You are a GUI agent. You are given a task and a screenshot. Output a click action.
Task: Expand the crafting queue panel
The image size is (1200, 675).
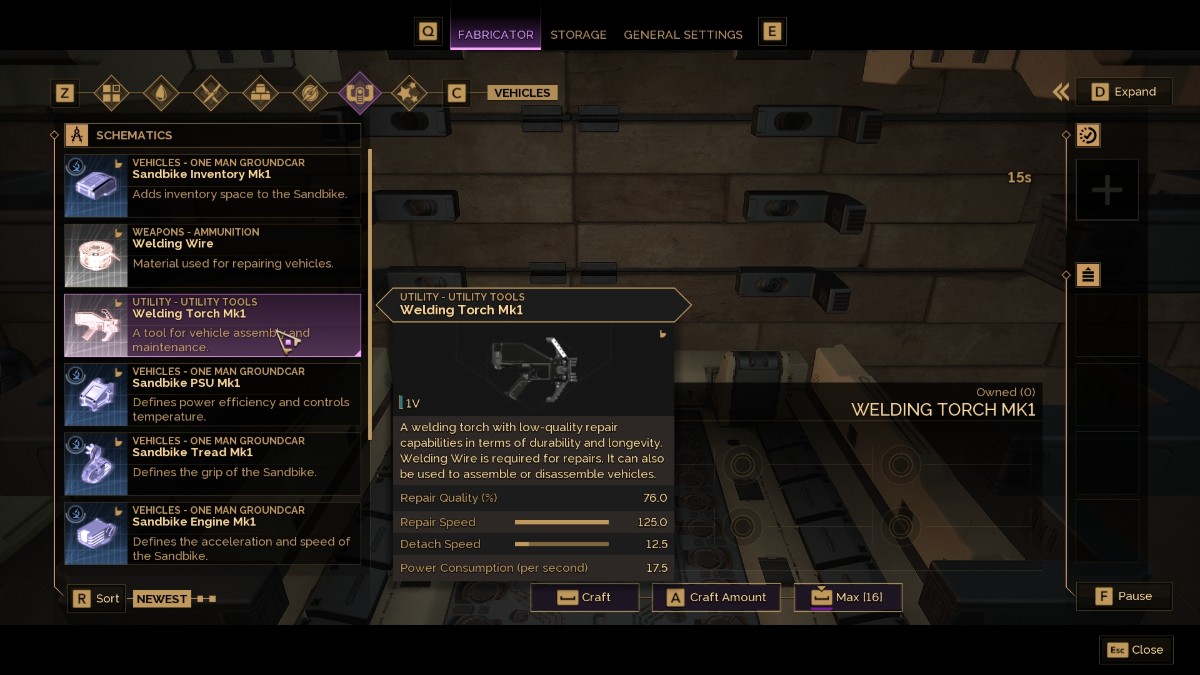tap(1124, 92)
